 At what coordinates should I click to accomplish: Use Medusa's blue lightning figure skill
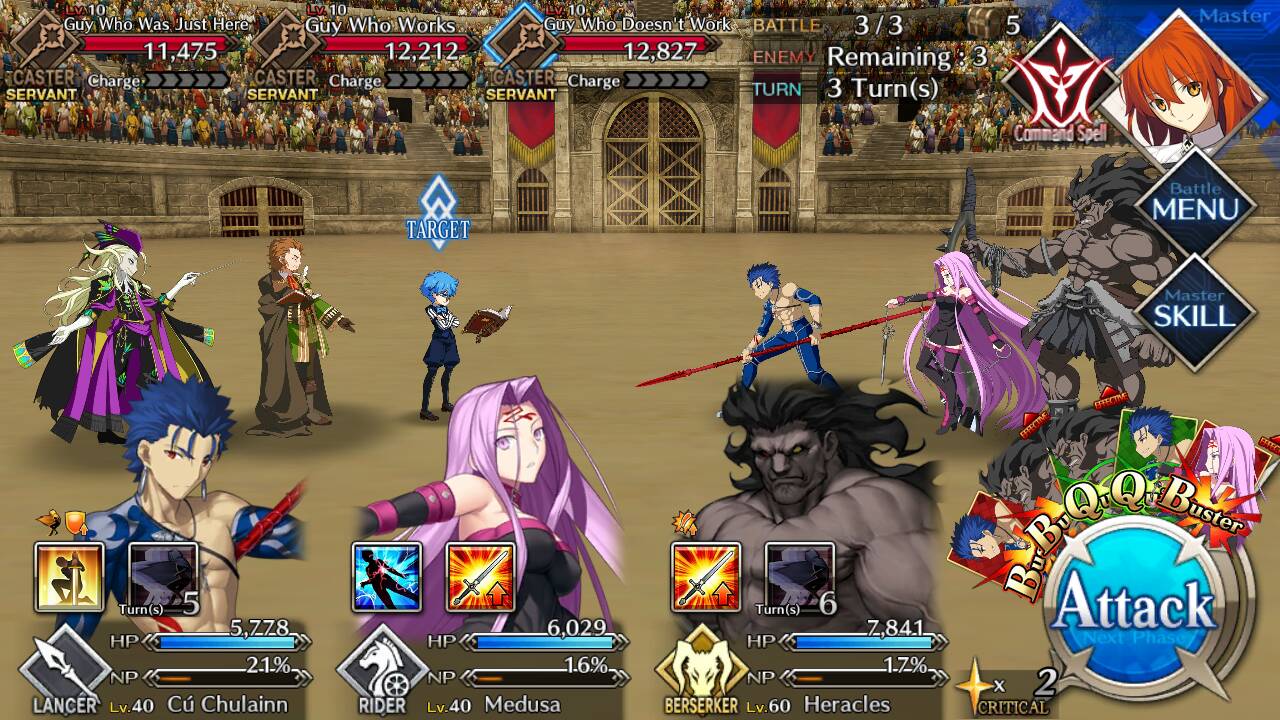(x=386, y=578)
